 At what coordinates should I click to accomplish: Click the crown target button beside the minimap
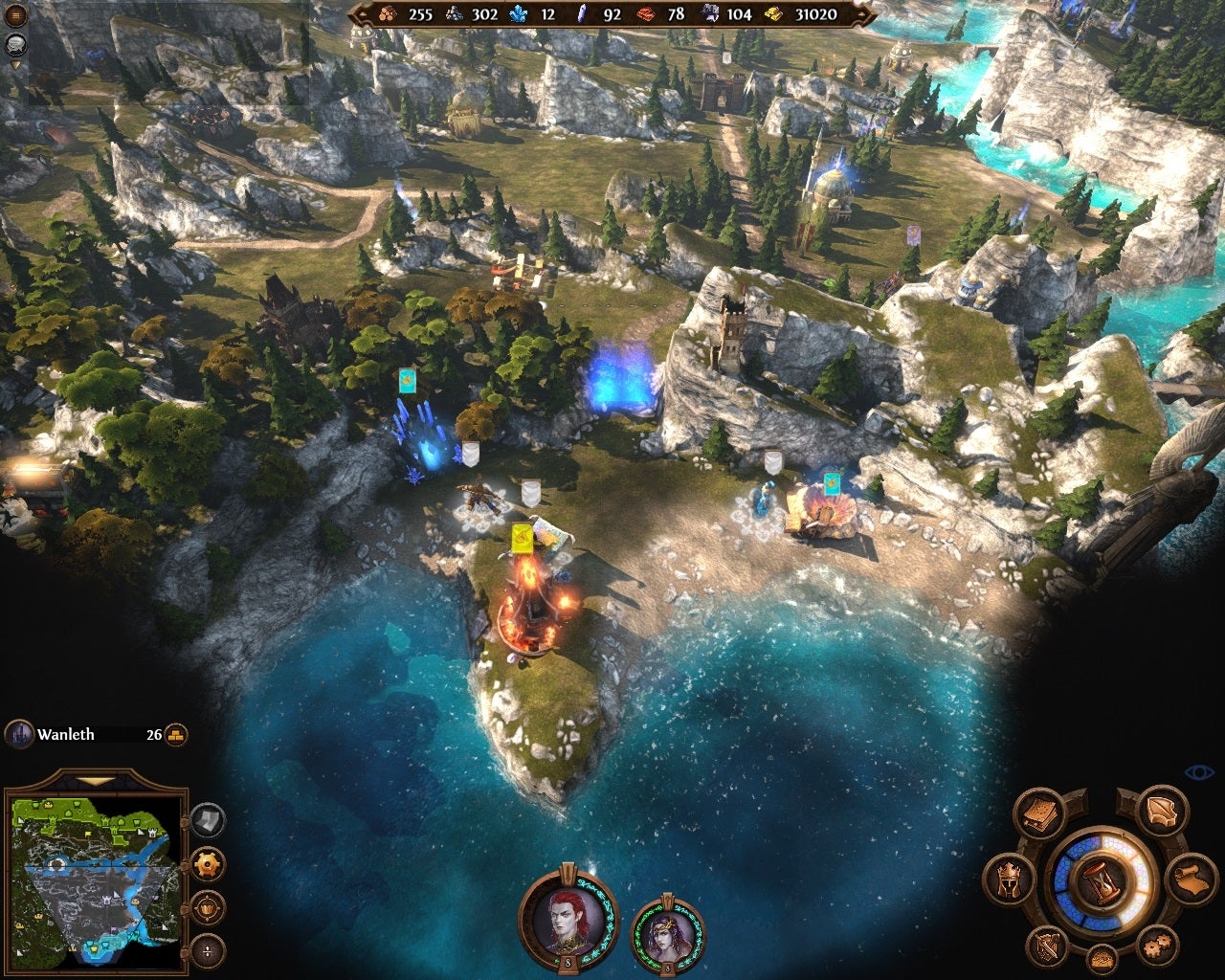[208, 906]
